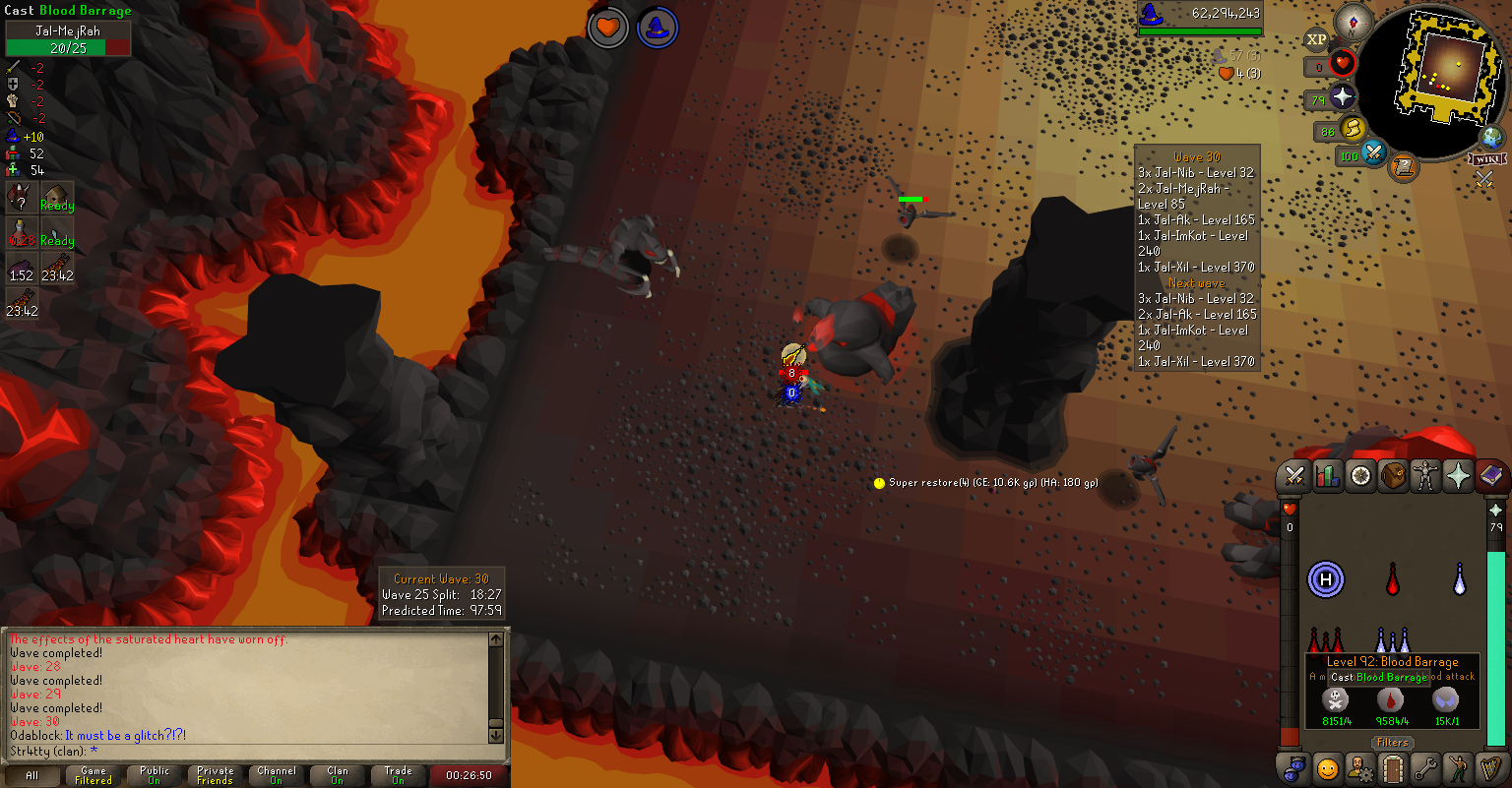Open the world map globe

(1492, 138)
